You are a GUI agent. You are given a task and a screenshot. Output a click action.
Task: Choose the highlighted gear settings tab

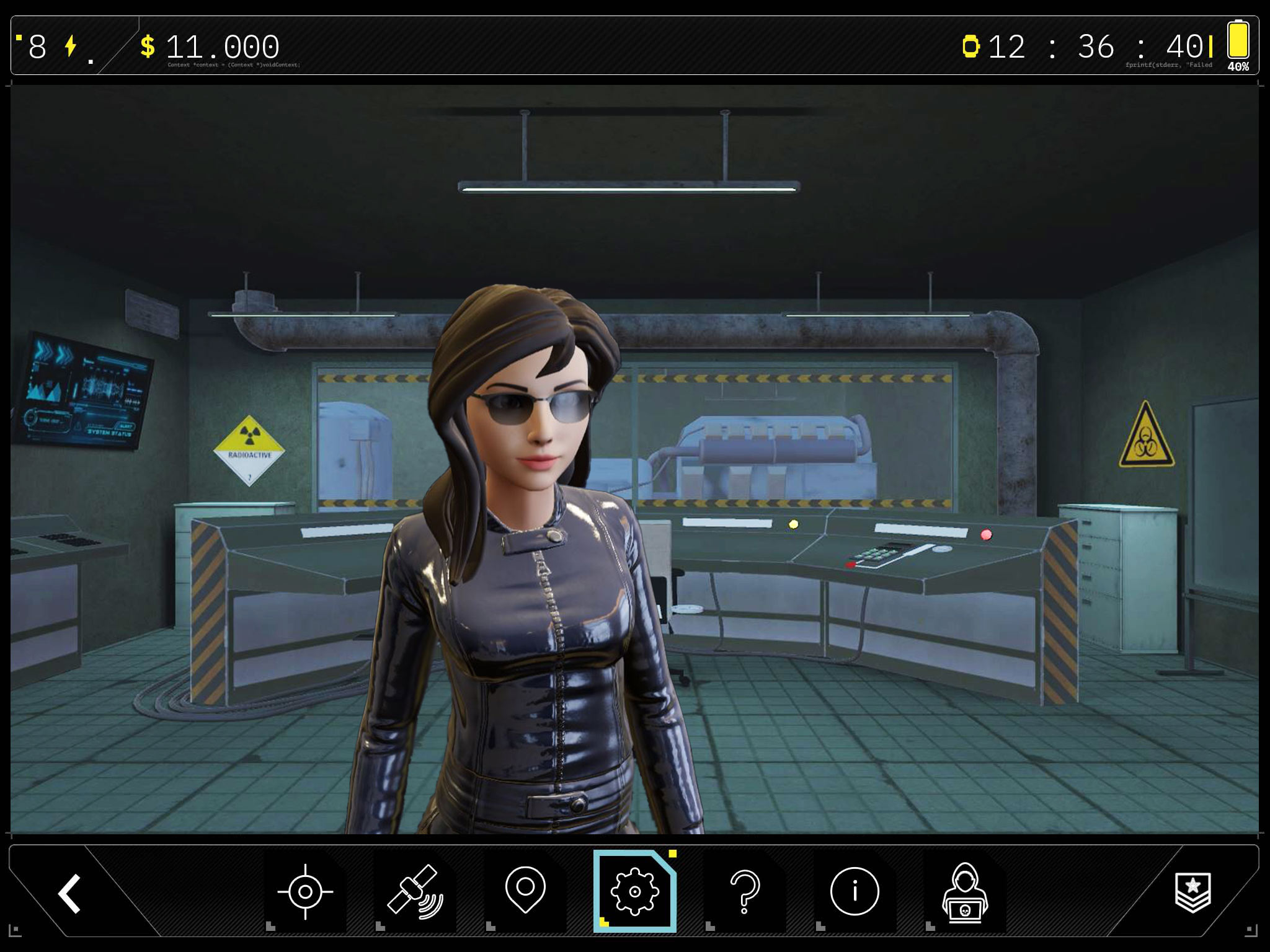click(x=634, y=891)
